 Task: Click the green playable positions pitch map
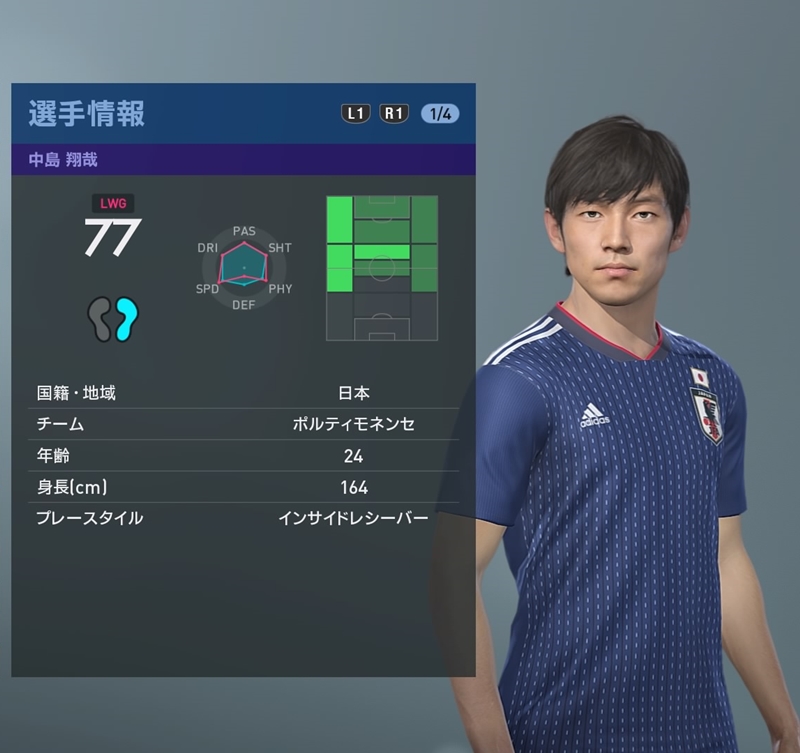pos(381,268)
